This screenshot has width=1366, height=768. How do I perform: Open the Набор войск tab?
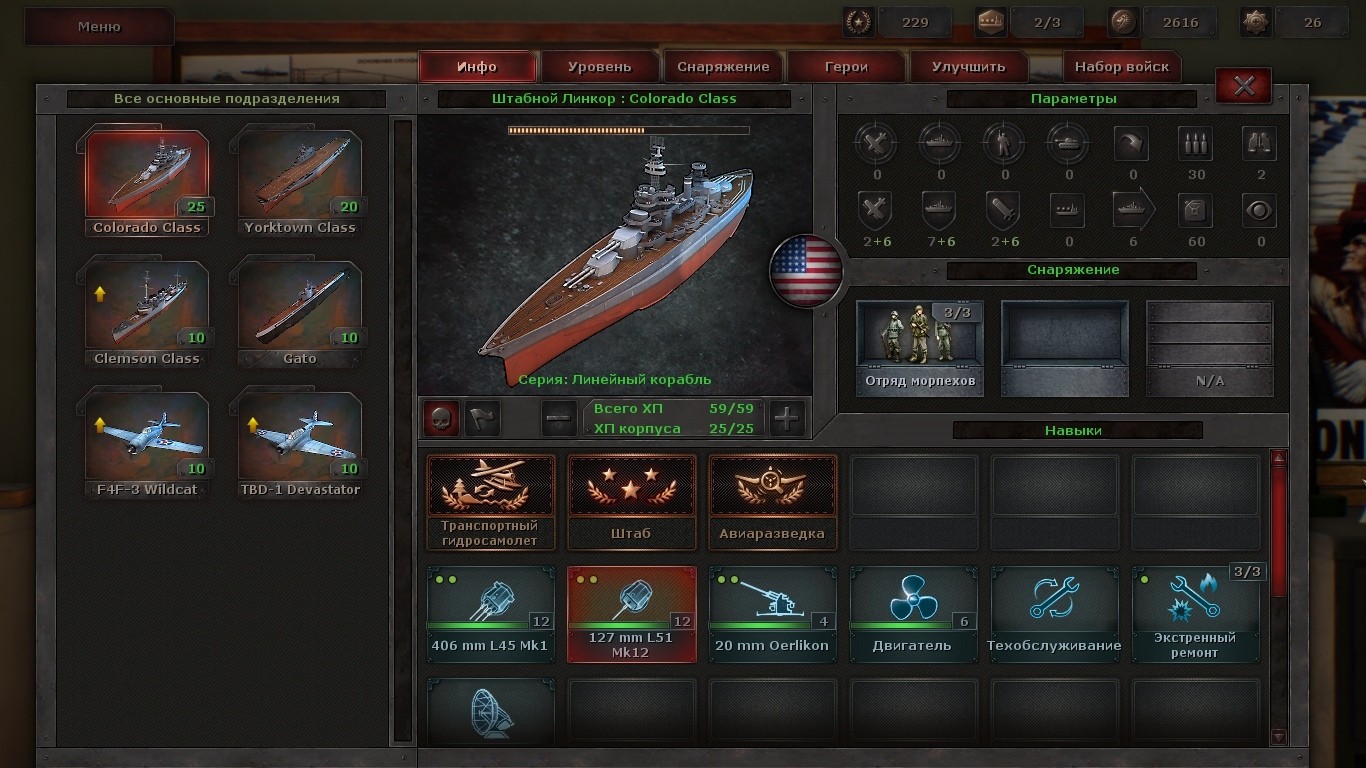(1121, 67)
